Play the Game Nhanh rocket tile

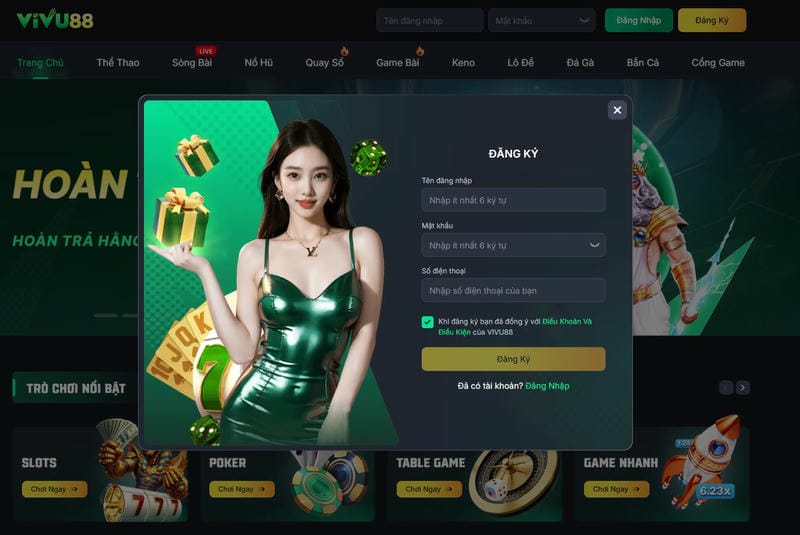[x=616, y=489]
